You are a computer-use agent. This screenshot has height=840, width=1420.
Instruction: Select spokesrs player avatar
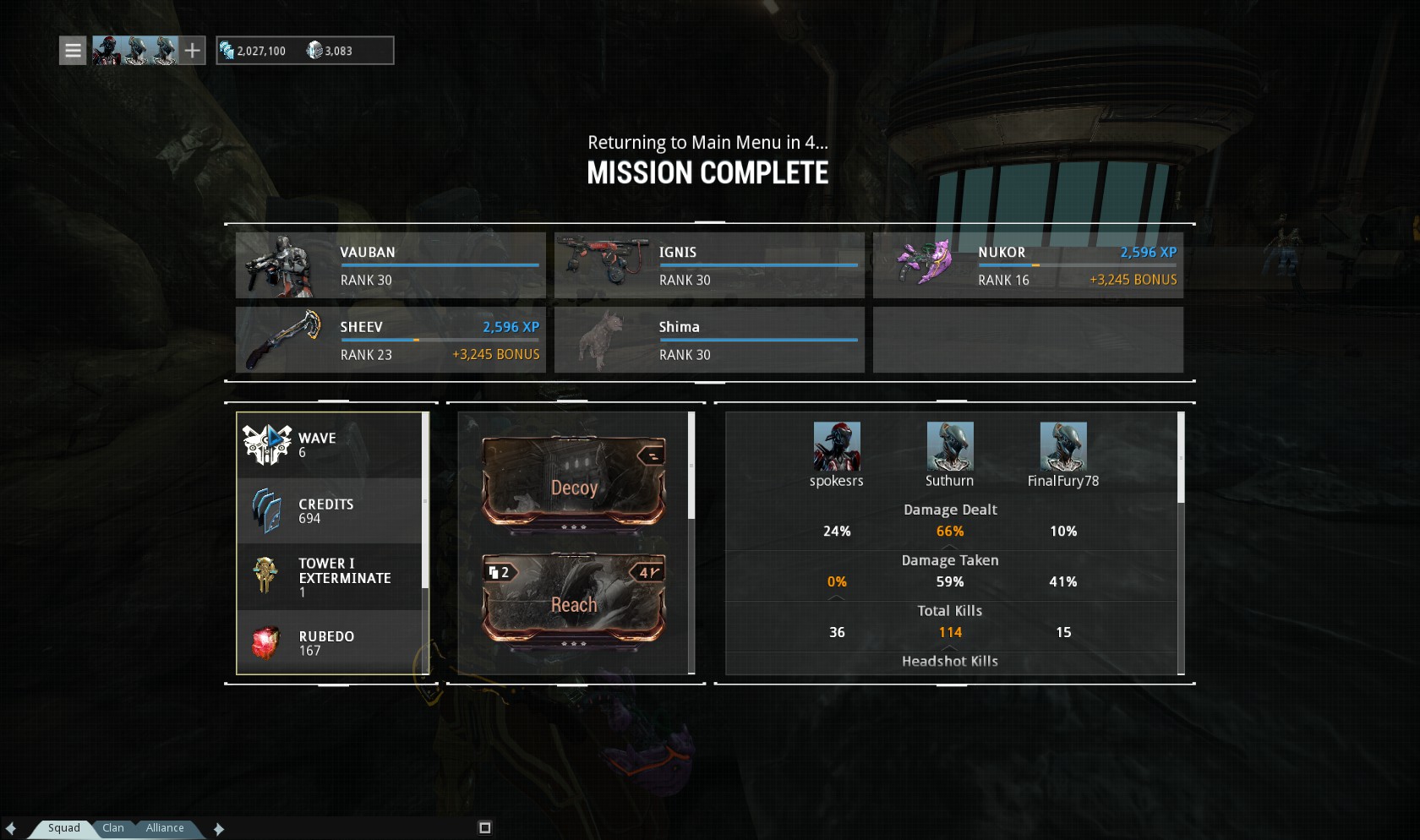click(x=837, y=446)
